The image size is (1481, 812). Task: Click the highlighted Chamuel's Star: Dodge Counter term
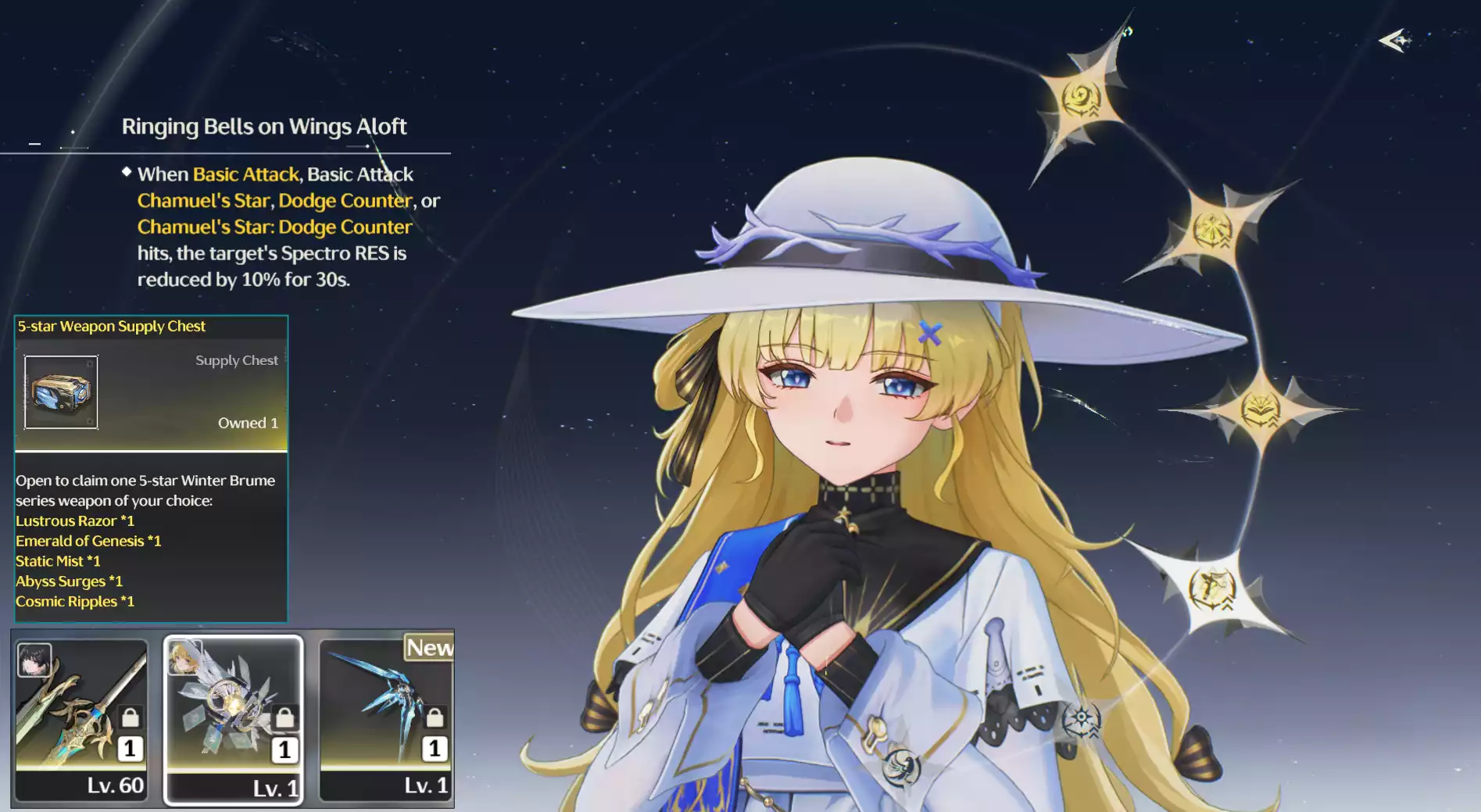point(274,227)
